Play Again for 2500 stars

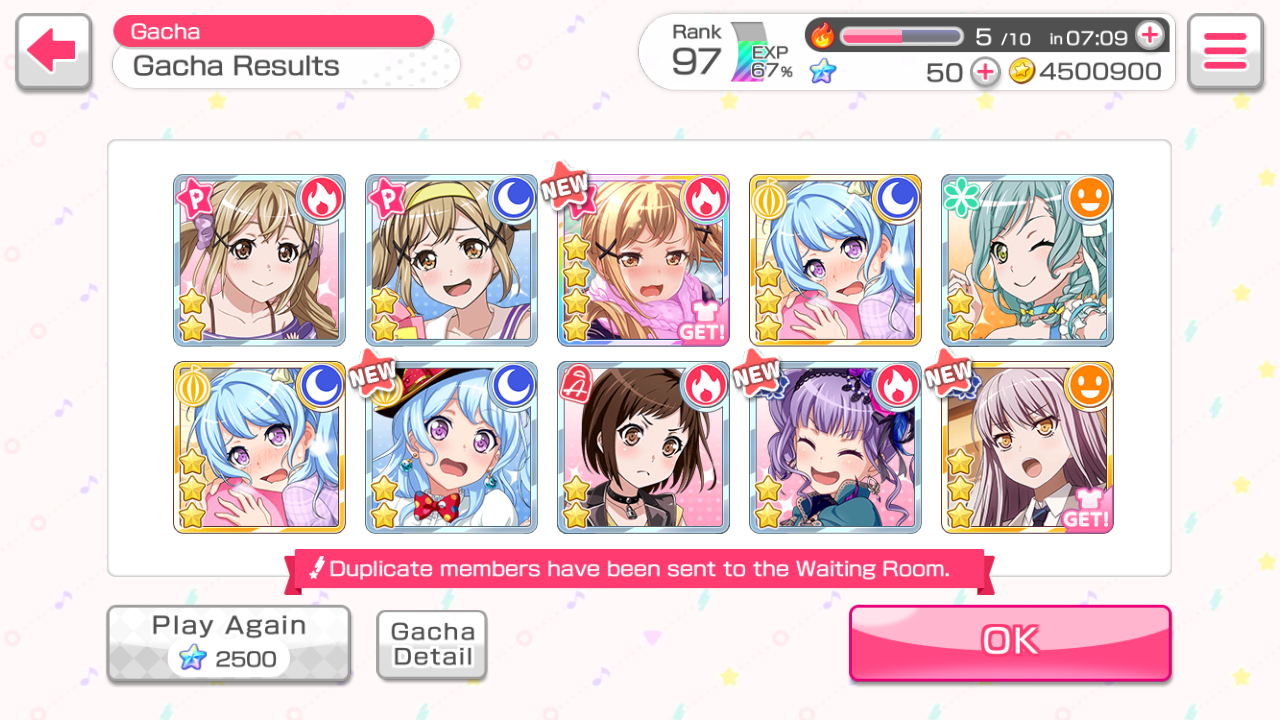[229, 644]
